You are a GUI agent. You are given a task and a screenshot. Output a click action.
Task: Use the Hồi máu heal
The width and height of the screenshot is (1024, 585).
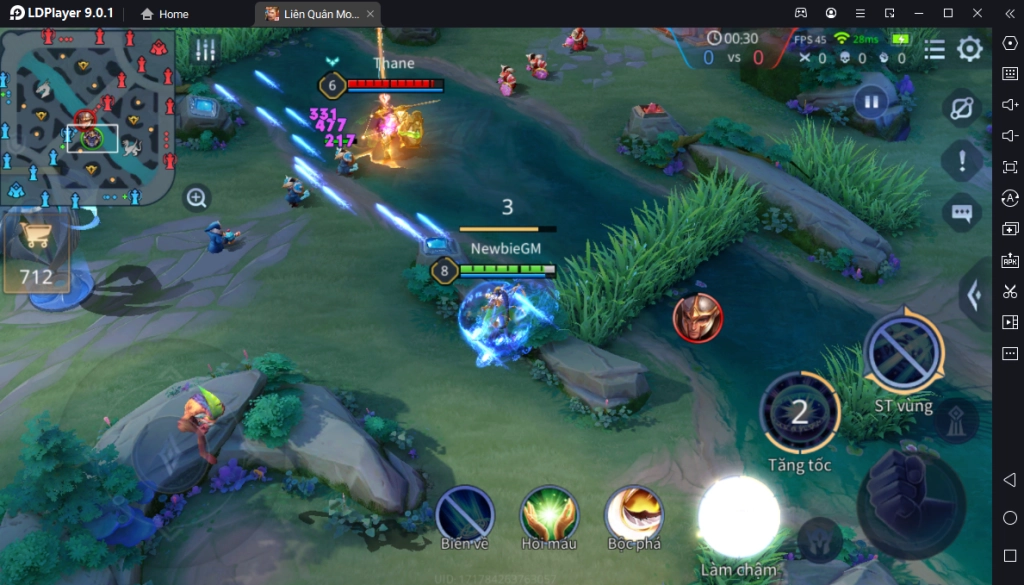pos(549,514)
